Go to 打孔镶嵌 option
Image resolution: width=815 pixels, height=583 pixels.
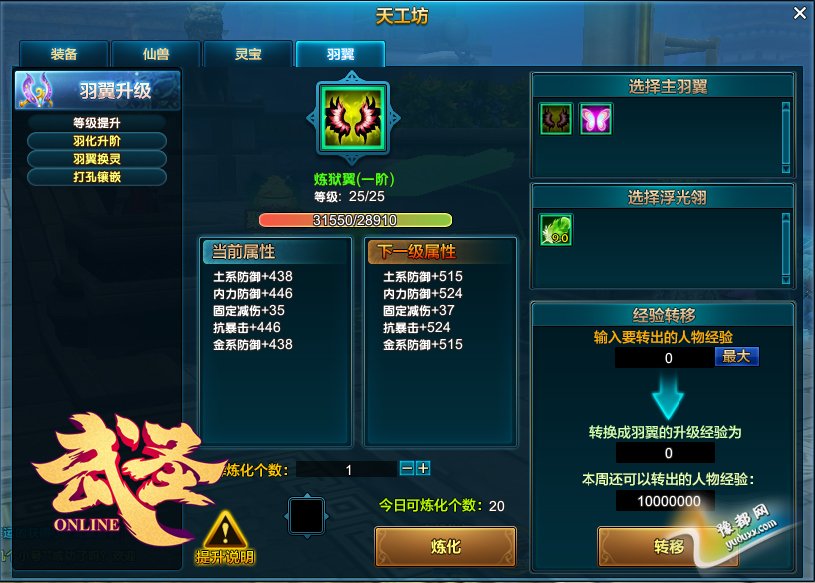coord(97,177)
